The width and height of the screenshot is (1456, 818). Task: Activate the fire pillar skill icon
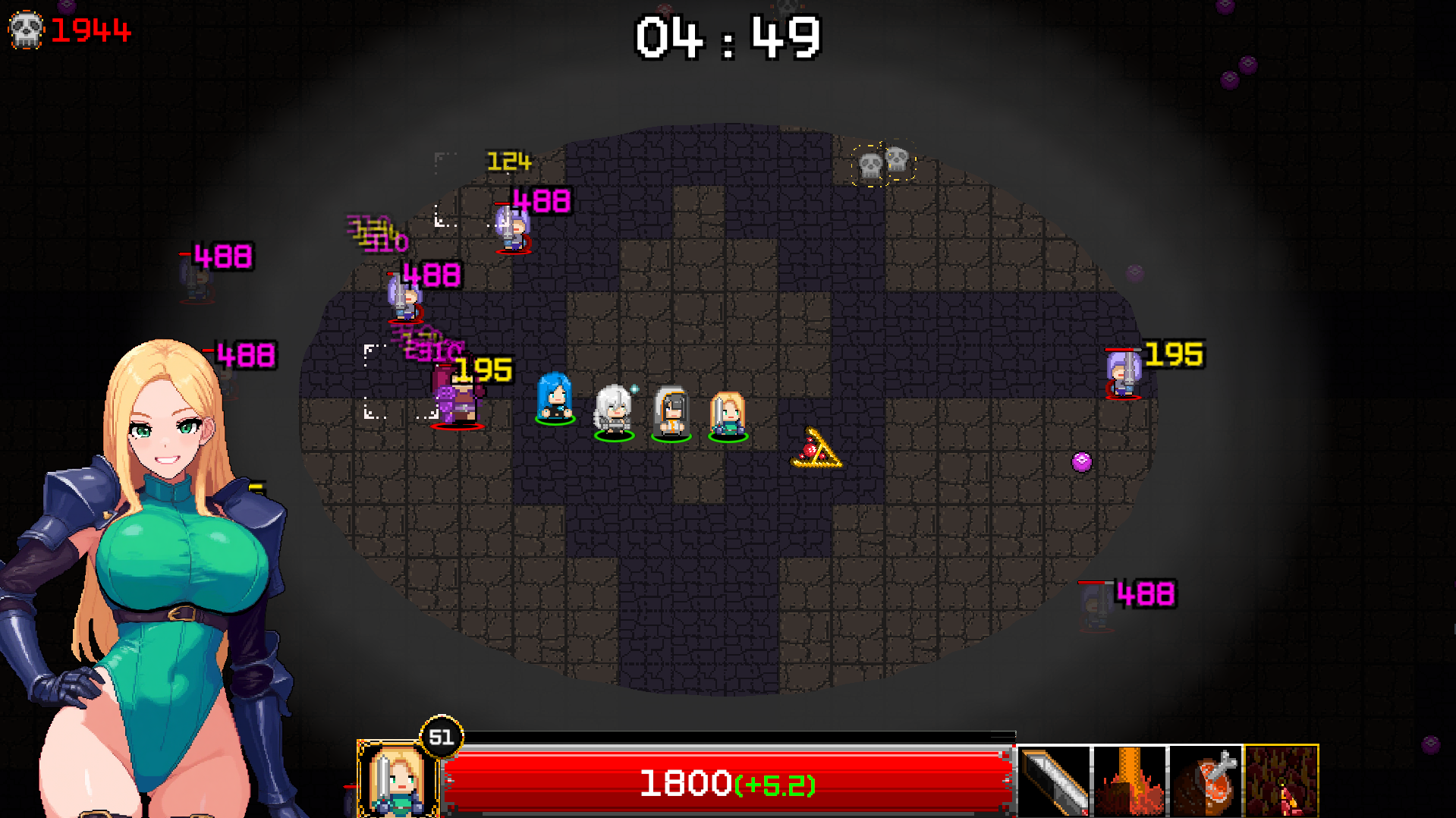click(1130, 782)
